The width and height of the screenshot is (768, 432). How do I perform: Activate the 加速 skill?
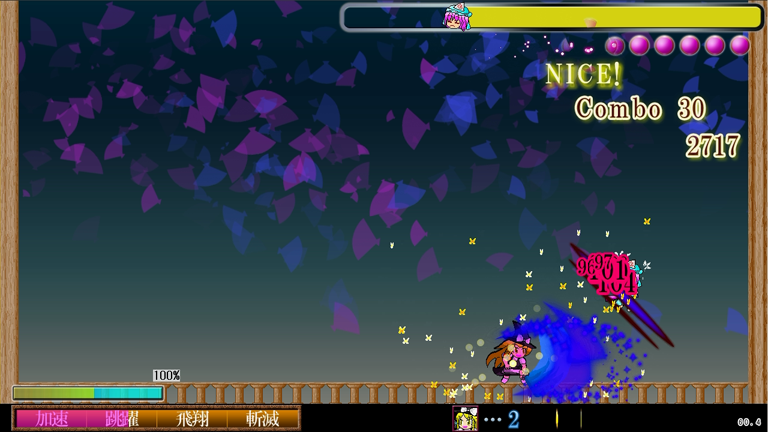click(51, 419)
